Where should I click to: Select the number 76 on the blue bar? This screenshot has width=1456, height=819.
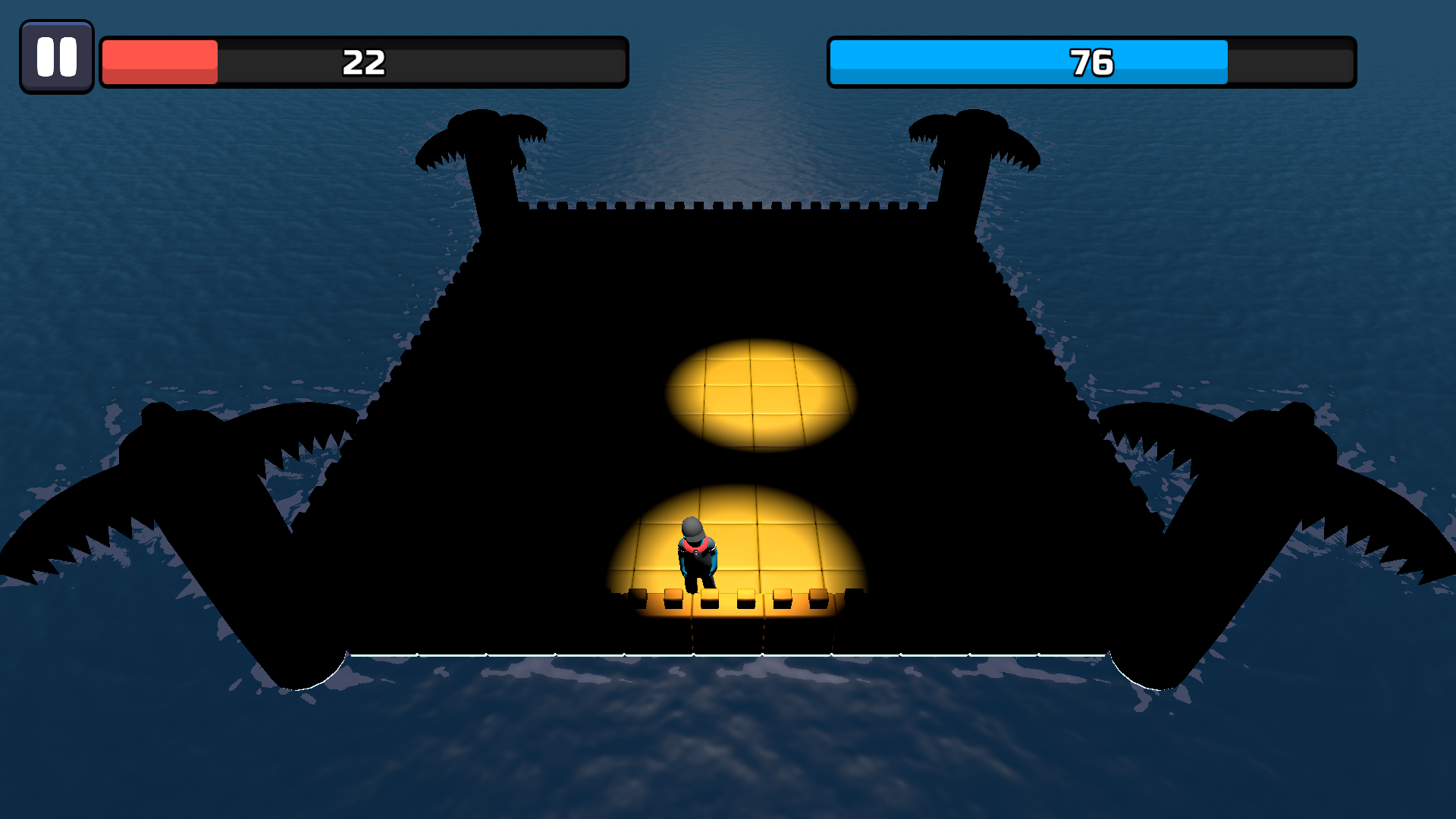tap(1090, 64)
